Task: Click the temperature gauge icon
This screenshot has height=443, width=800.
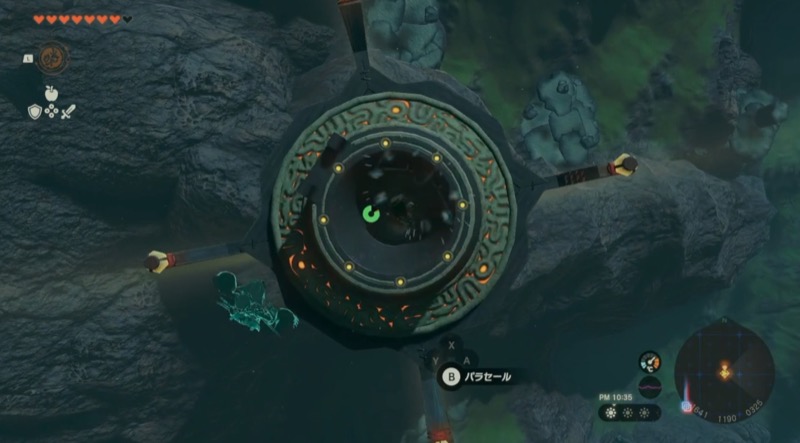Action: [650, 362]
